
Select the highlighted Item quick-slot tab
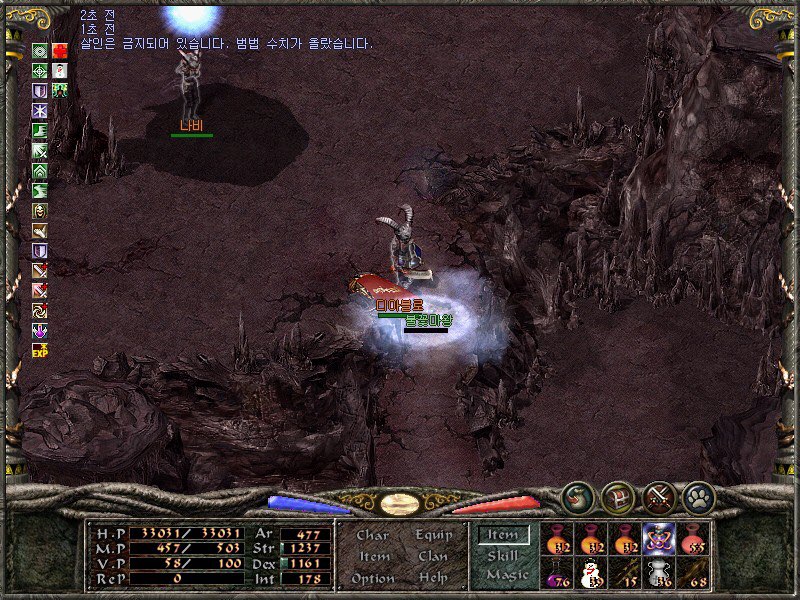pyautogui.click(x=504, y=535)
